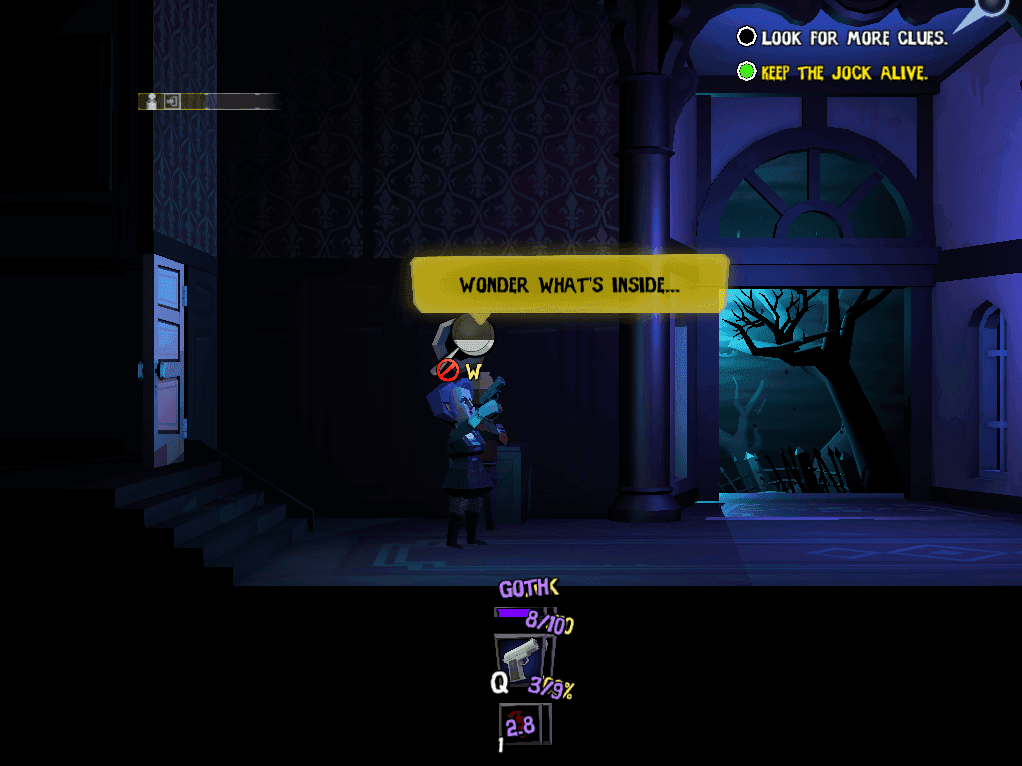Click the magnifying glass inspect icon
This screenshot has height=766, width=1022.
(470, 333)
